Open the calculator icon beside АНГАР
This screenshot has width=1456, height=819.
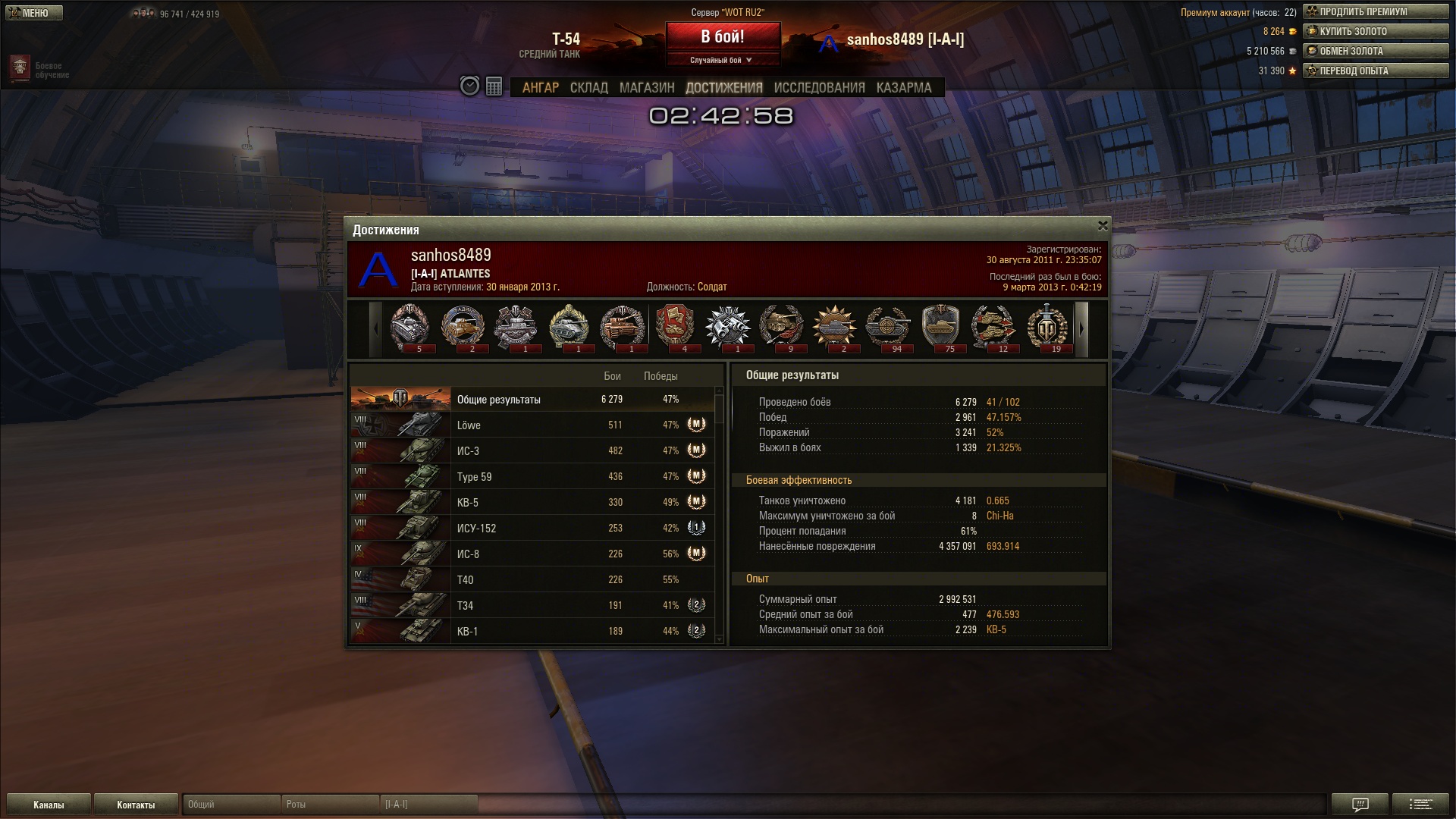click(494, 86)
